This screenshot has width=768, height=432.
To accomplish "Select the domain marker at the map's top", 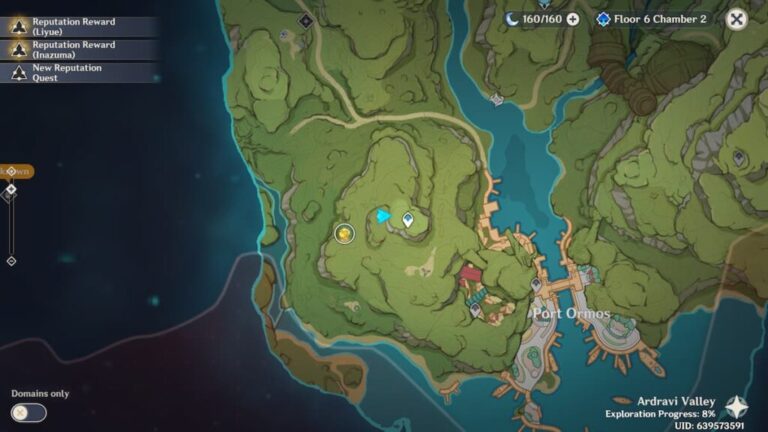I will point(305,19).
